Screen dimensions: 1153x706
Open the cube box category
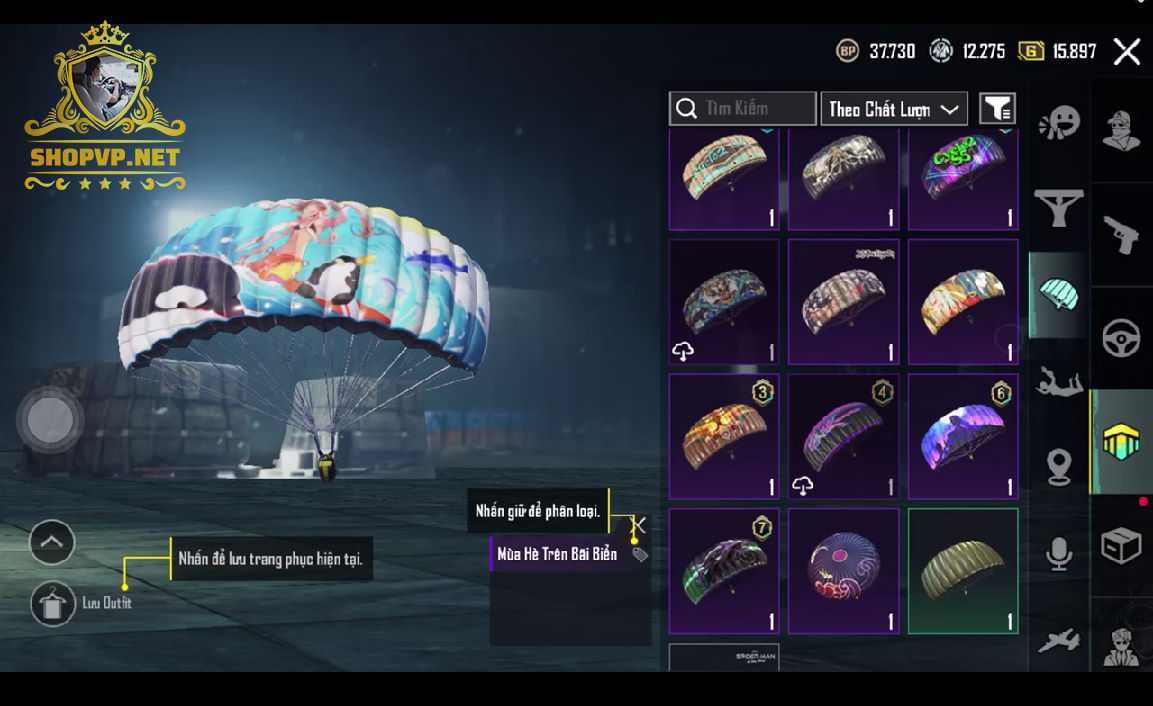click(1121, 545)
